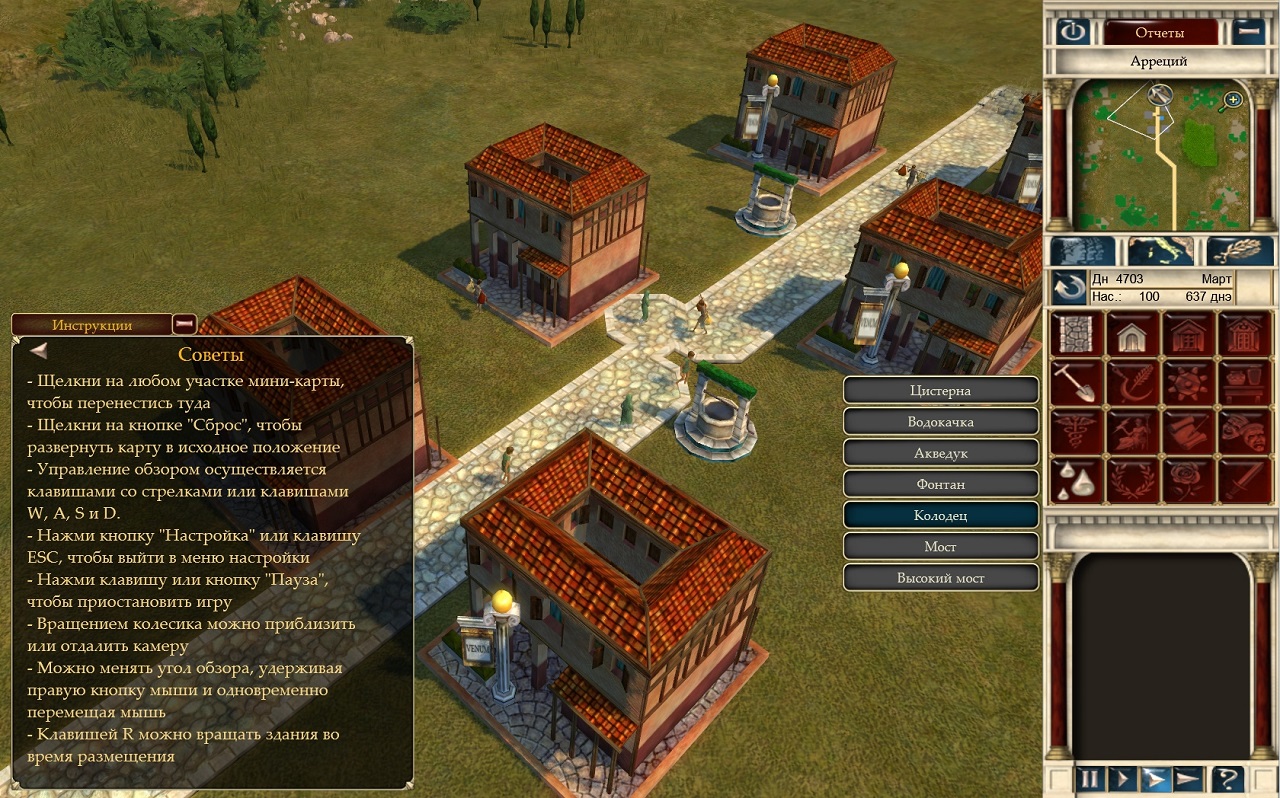Open the Отчеты reports panel
Viewport: 1280px width, 798px height.
coord(1160,32)
